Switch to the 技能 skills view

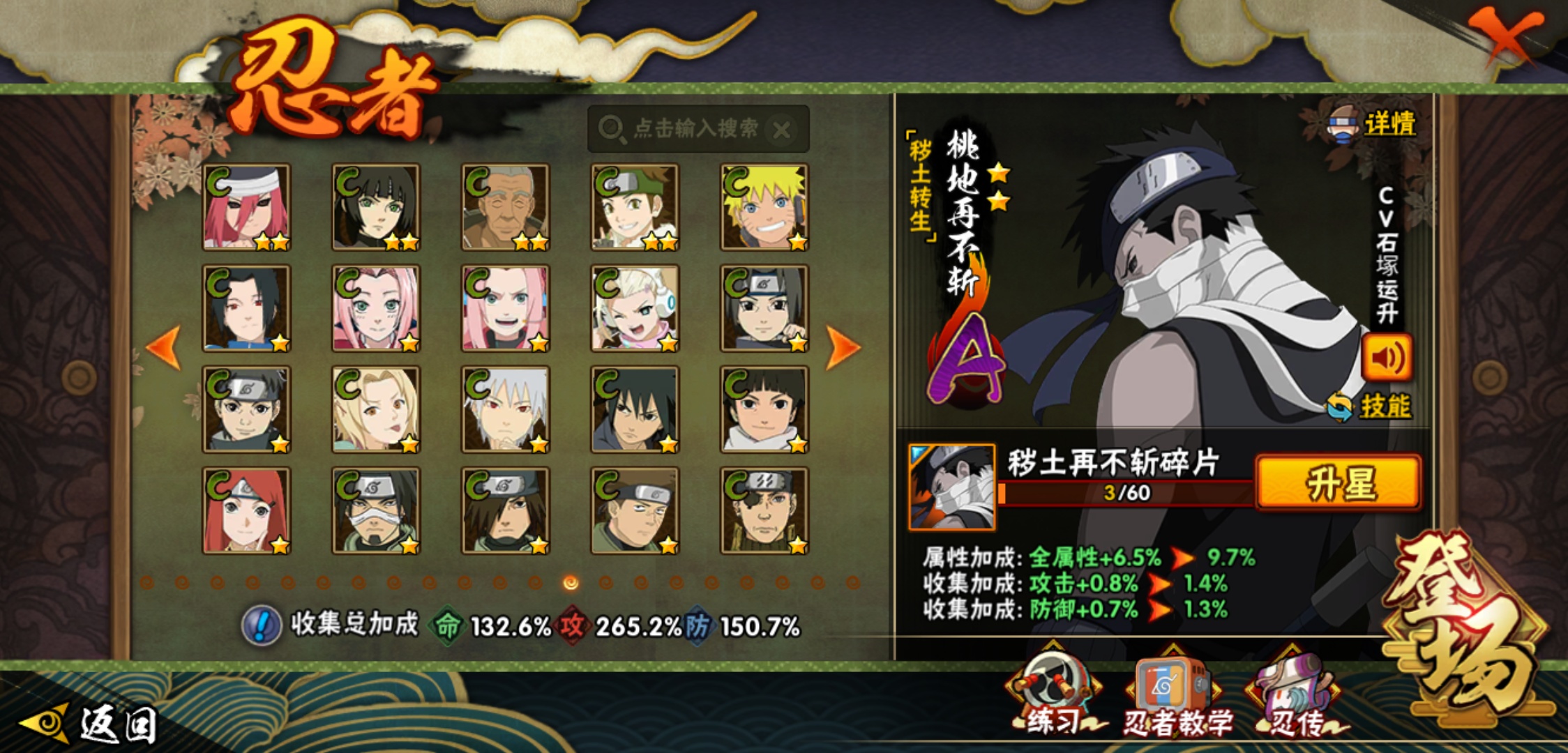click(x=1371, y=406)
